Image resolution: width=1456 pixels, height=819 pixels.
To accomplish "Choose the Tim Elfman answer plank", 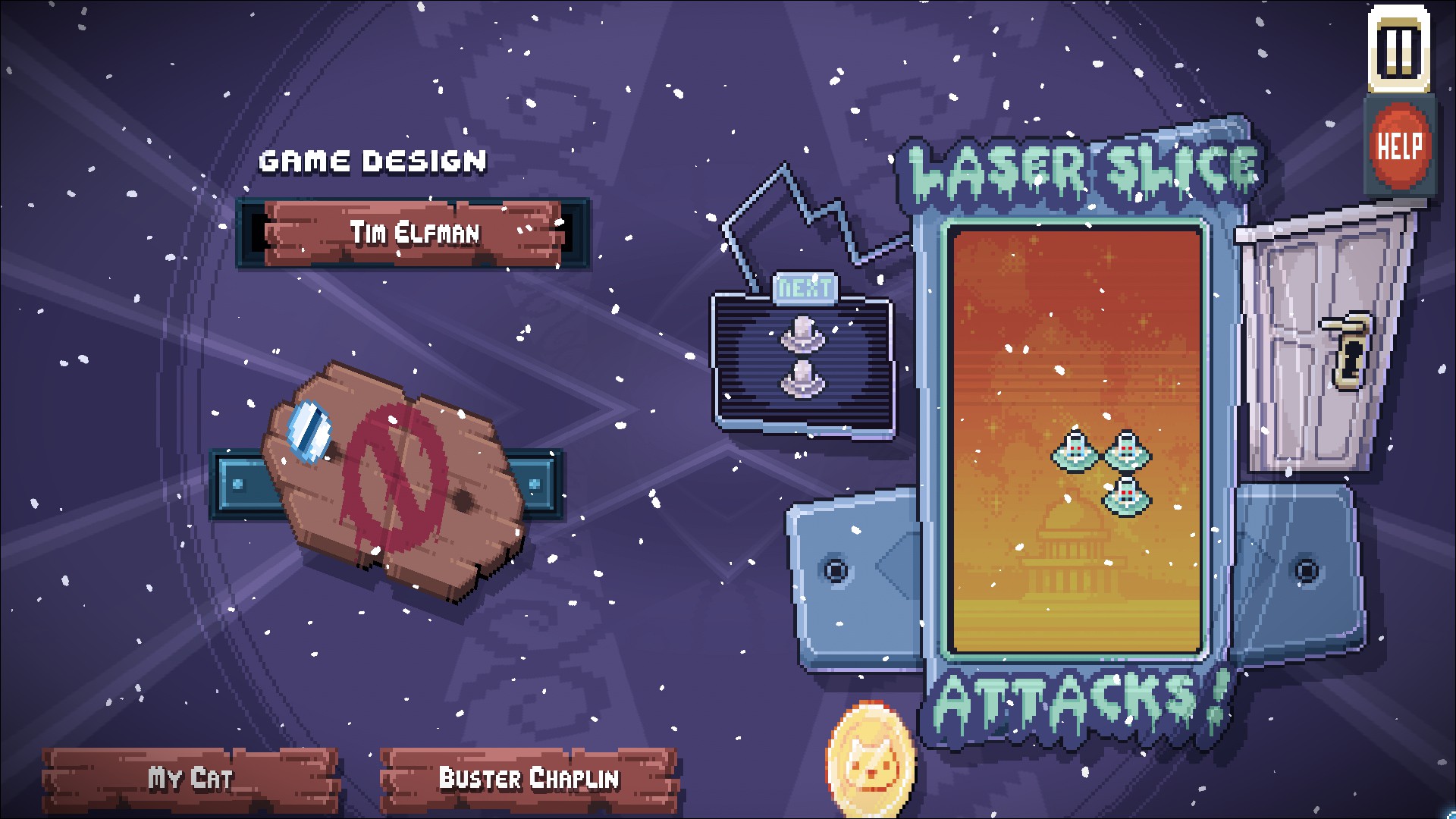I will point(413,233).
